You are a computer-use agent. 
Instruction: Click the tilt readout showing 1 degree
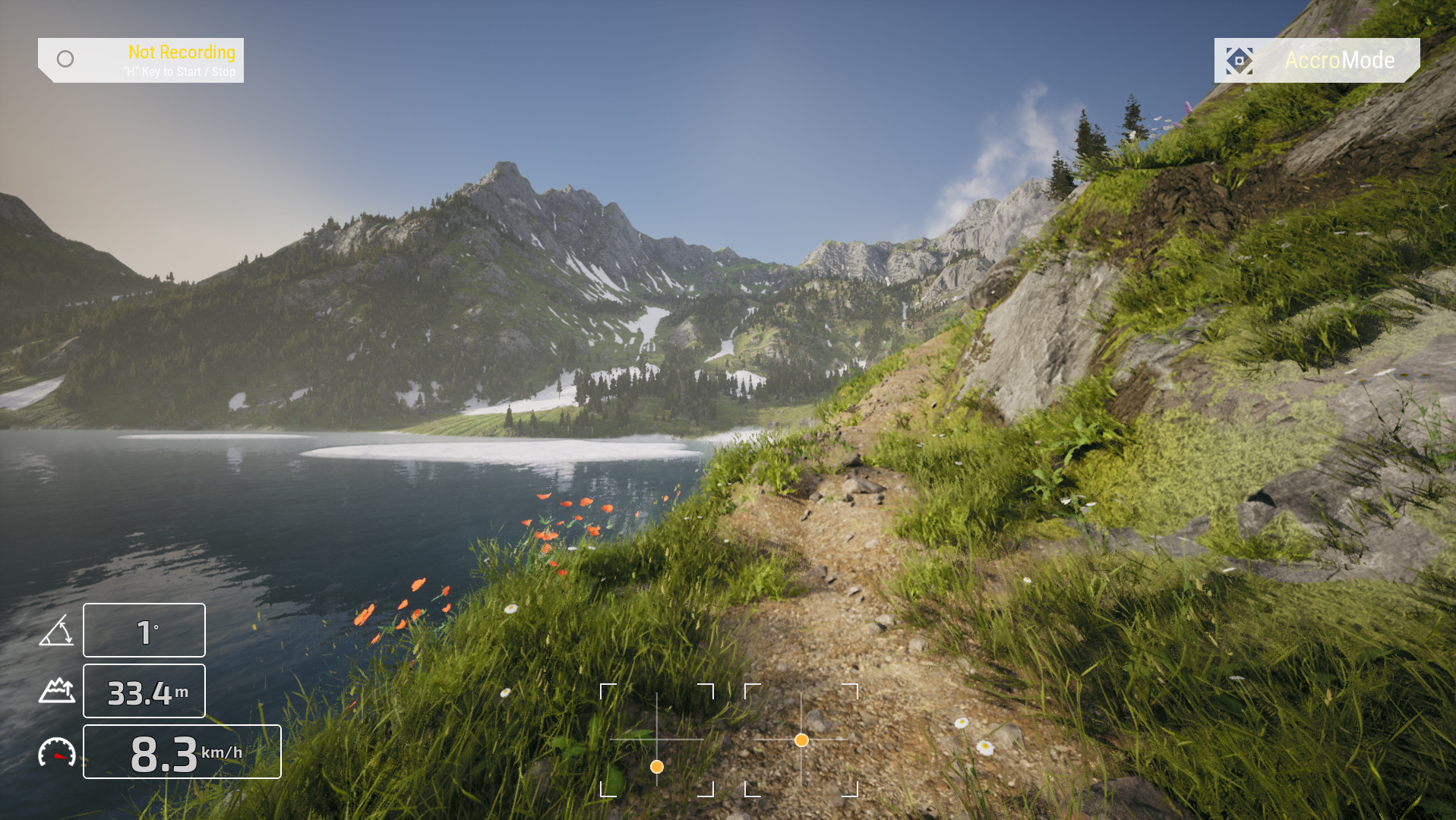point(144,629)
